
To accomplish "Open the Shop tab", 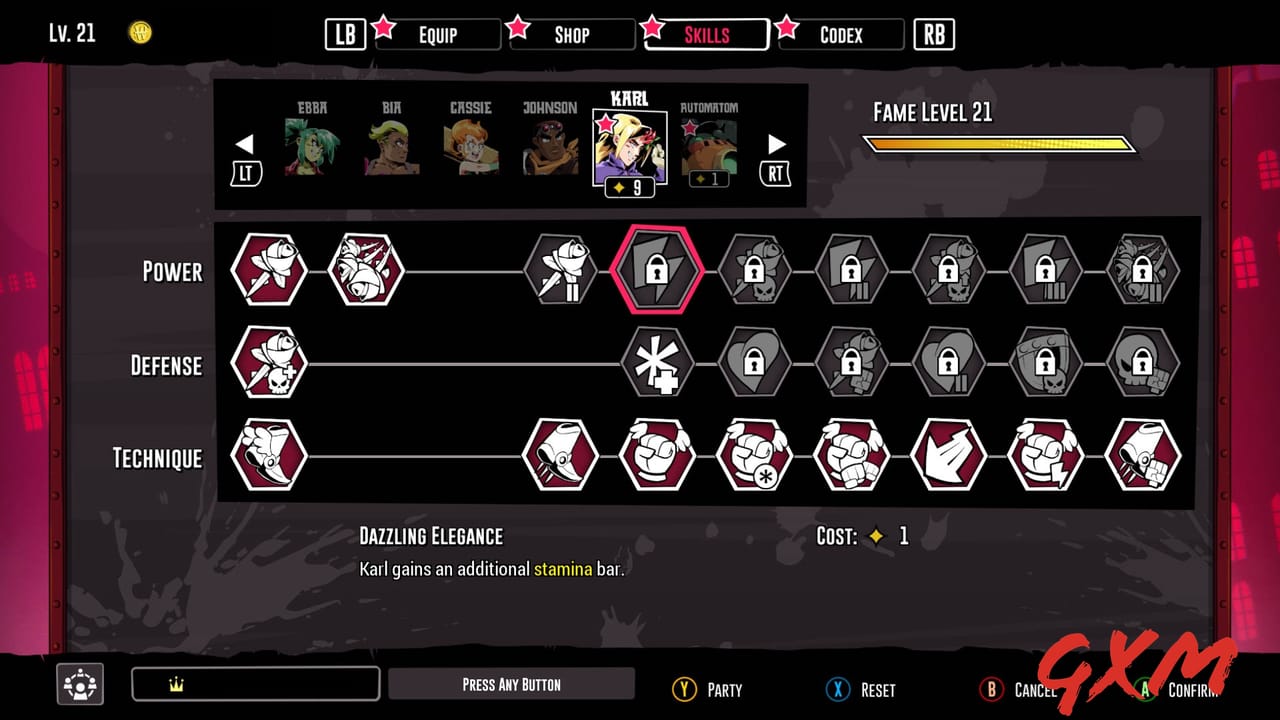I will pos(572,35).
